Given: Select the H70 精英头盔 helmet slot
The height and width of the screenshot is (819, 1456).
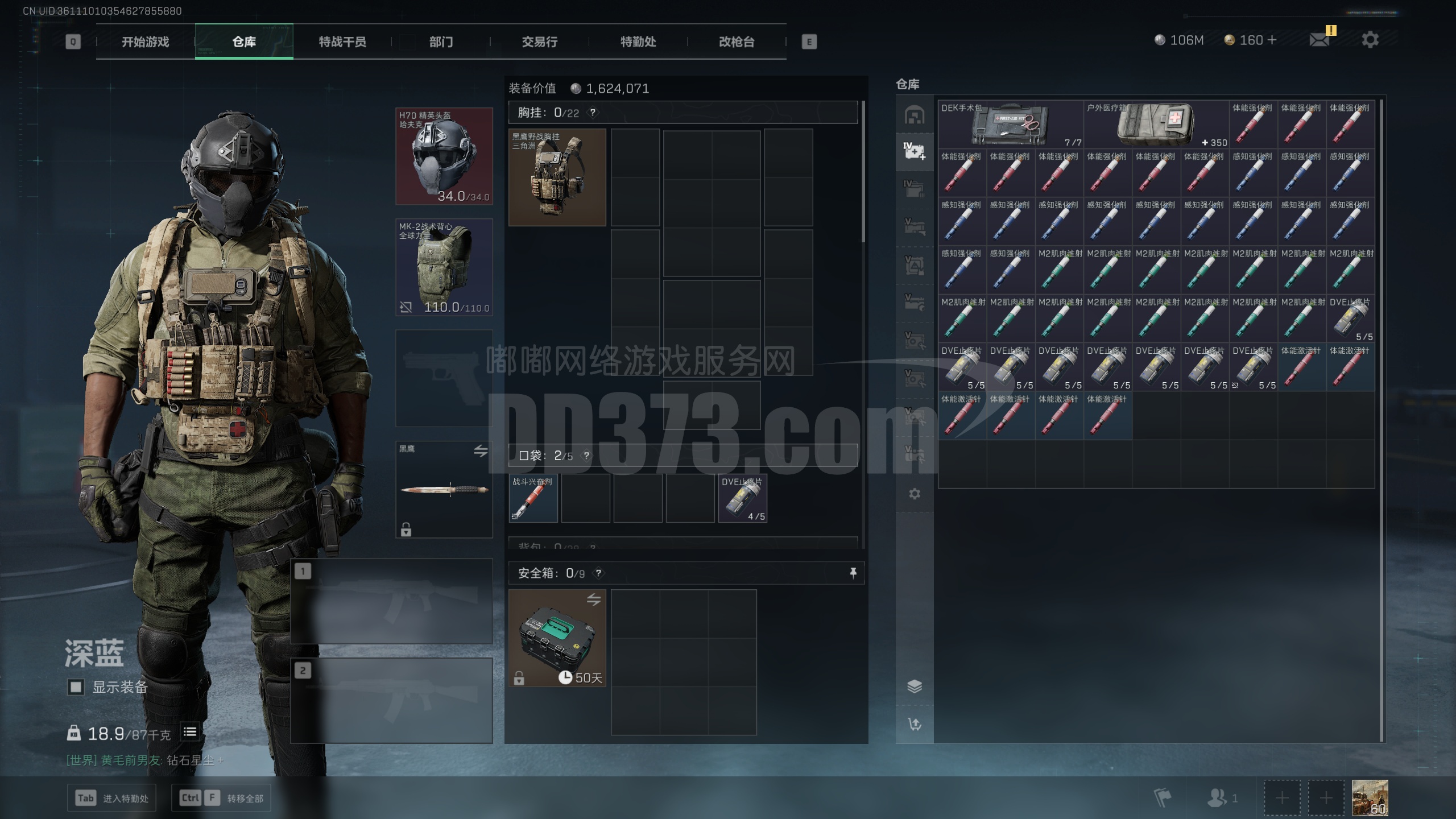Looking at the screenshot, I should 444,156.
